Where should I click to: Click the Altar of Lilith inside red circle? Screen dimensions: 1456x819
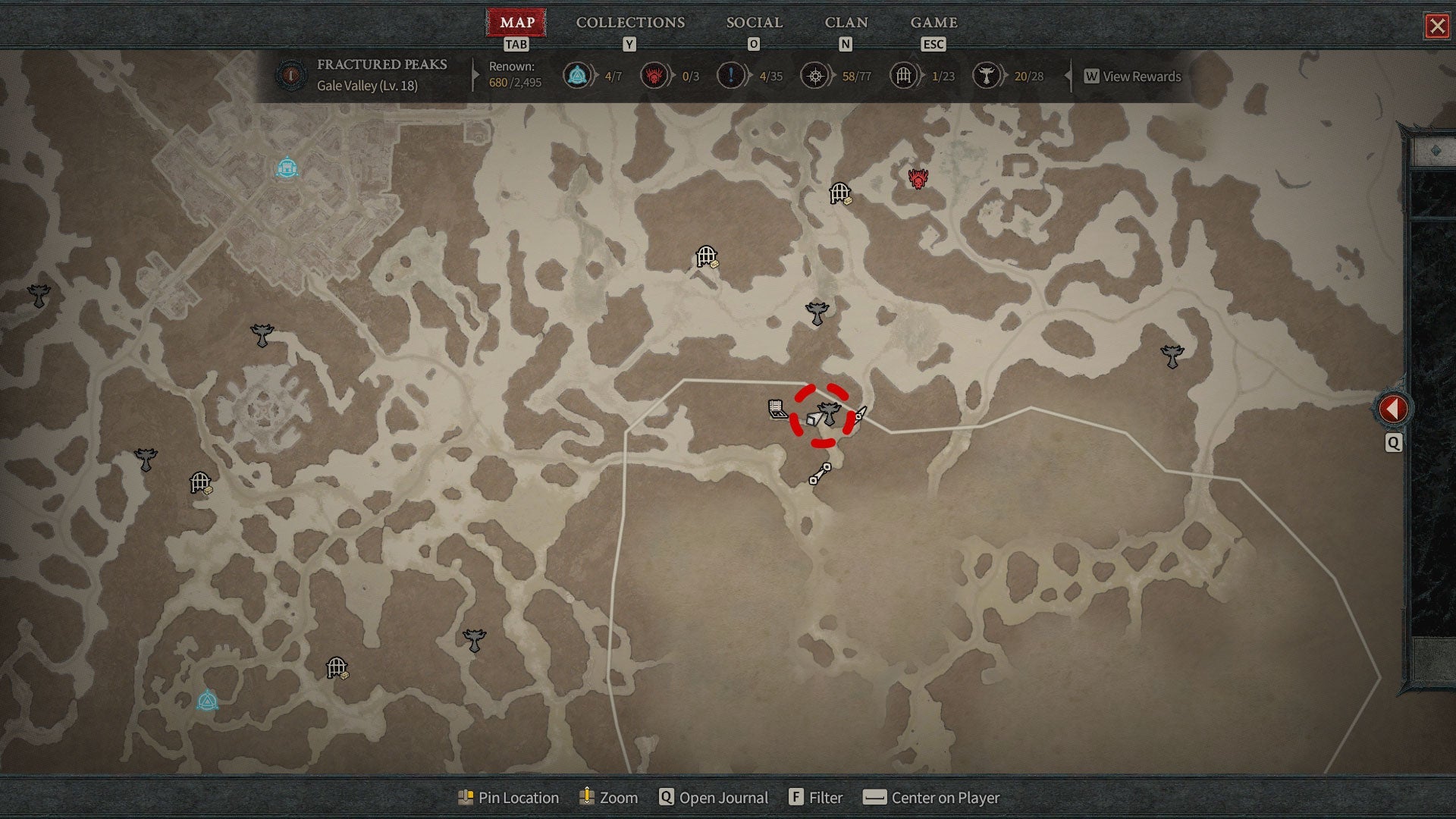[829, 413]
